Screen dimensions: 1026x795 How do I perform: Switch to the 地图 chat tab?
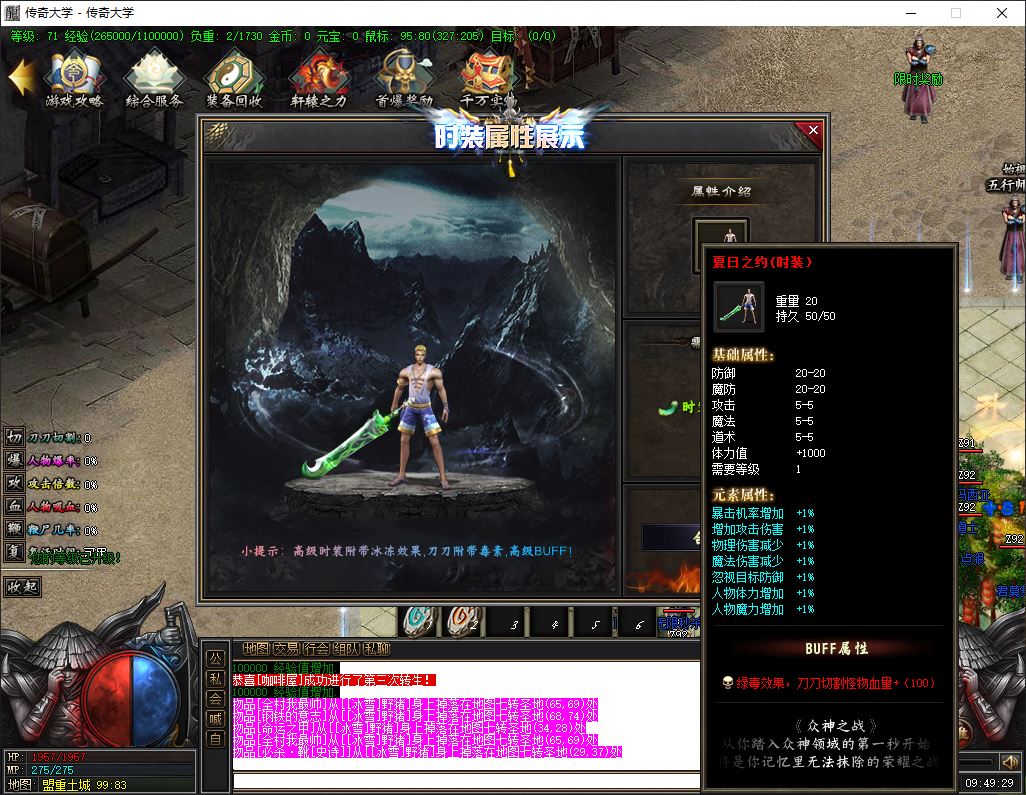tap(257, 649)
